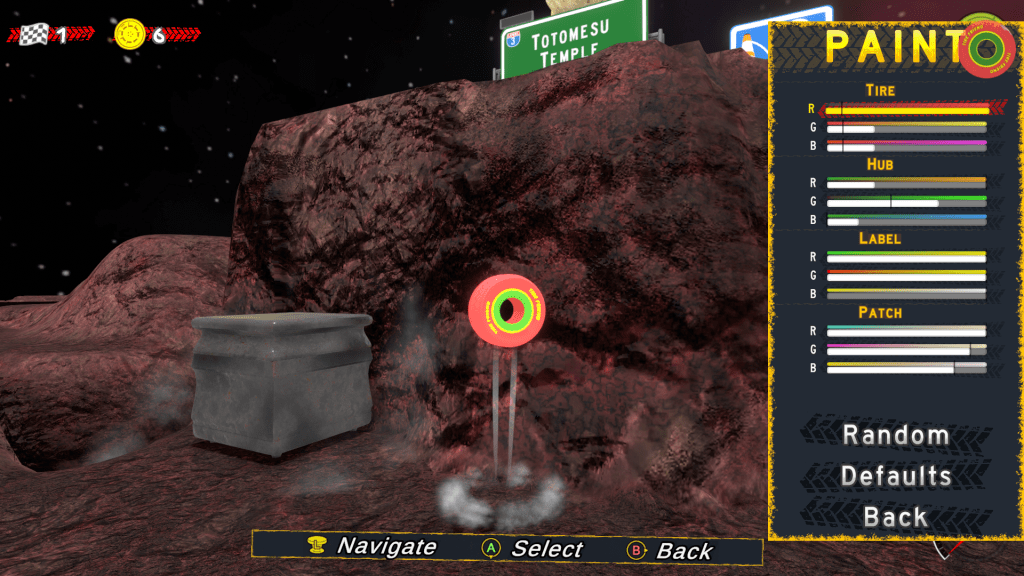The image size is (1024, 576).
Task: Adjust the Label blue slider
Action: pos(906,294)
